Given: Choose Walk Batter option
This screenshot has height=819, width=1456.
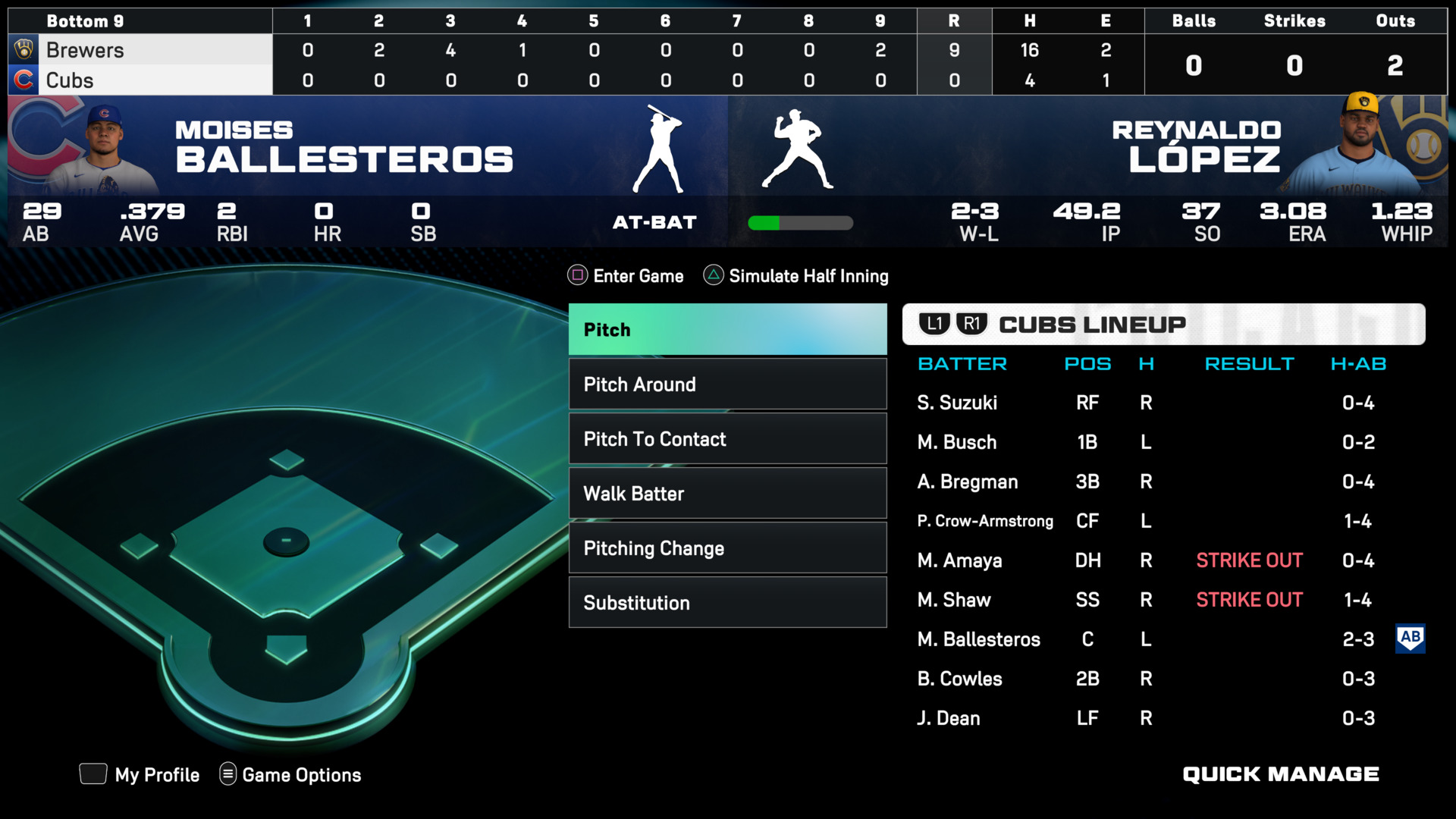Looking at the screenshot, I should (x=727, y=494).
